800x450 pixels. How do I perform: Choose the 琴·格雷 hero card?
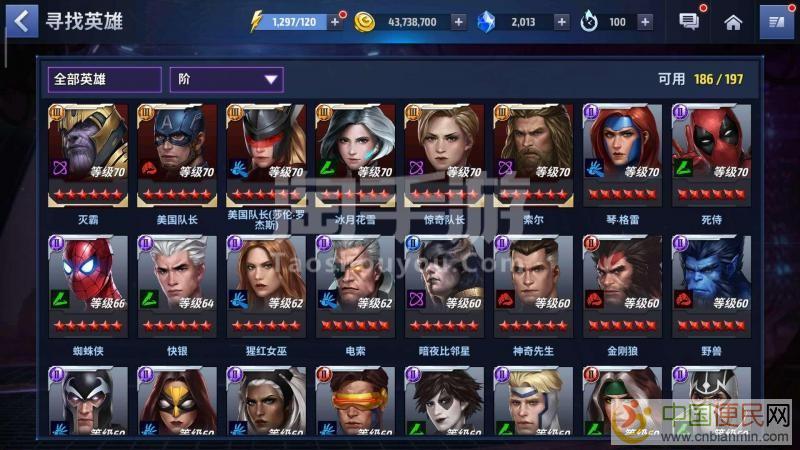pos(622,152)
